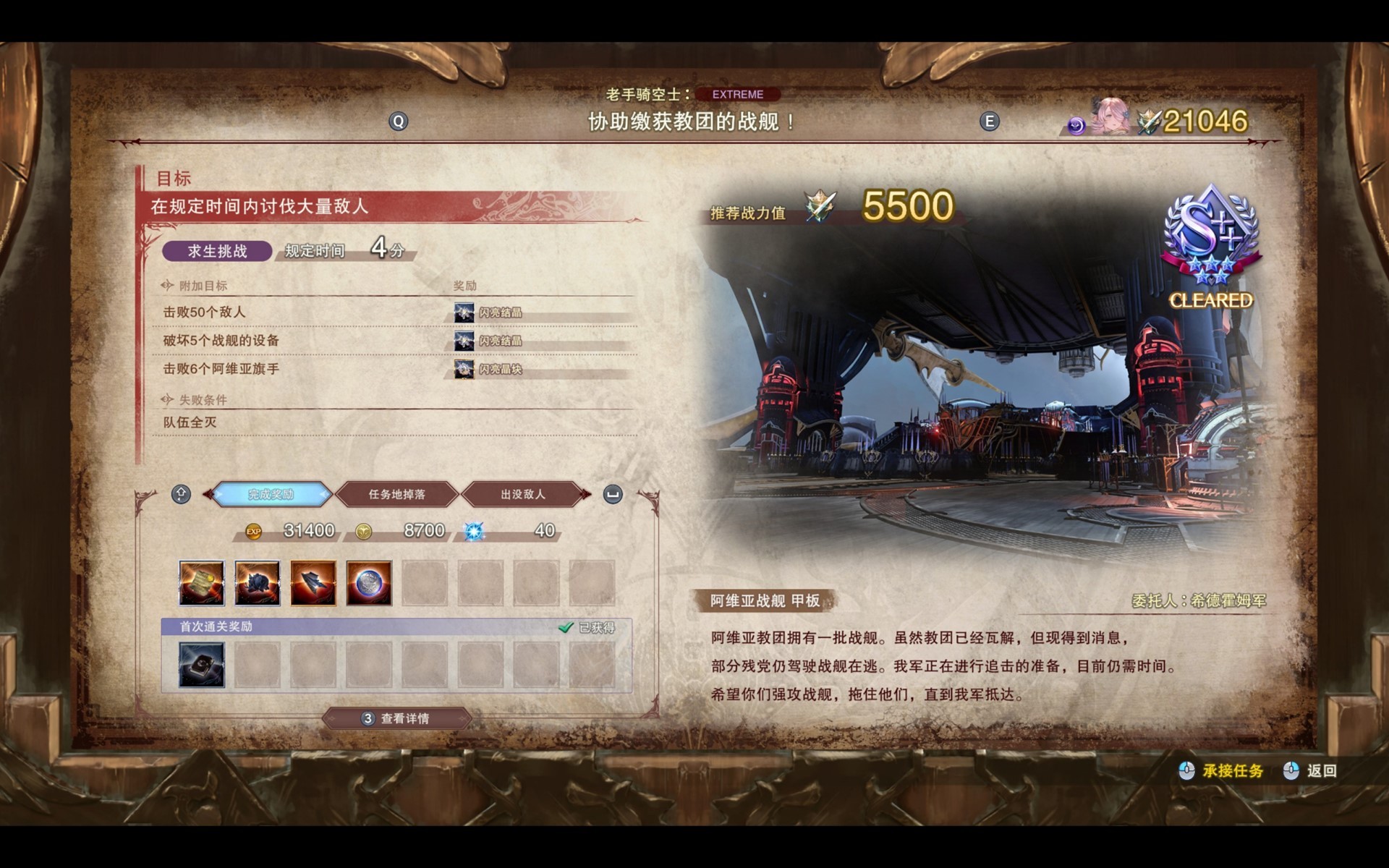Switch to the 完成奖励 rewards tab
The height and width of the screenshot is (868, 1389).
[x=271, y=495]
